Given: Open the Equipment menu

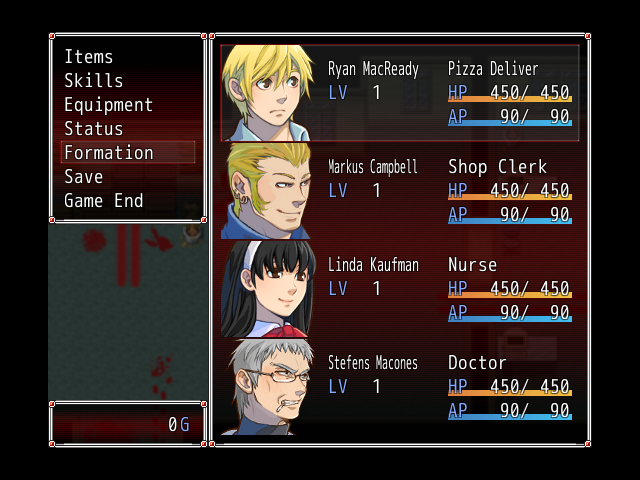Looking at the screenshot, I should pos(108,105).
